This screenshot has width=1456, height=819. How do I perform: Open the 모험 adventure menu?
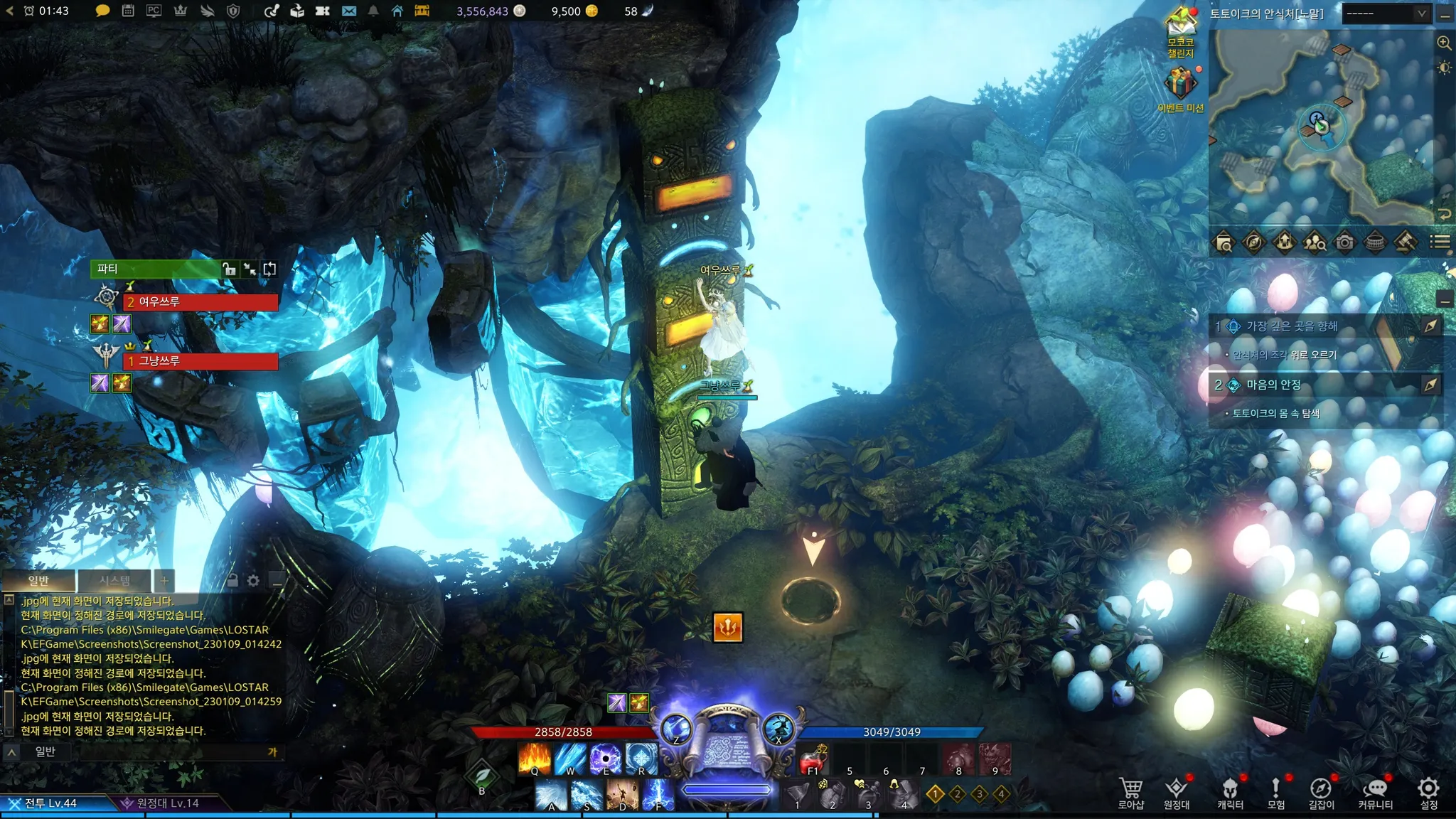tap(1275, 792)
